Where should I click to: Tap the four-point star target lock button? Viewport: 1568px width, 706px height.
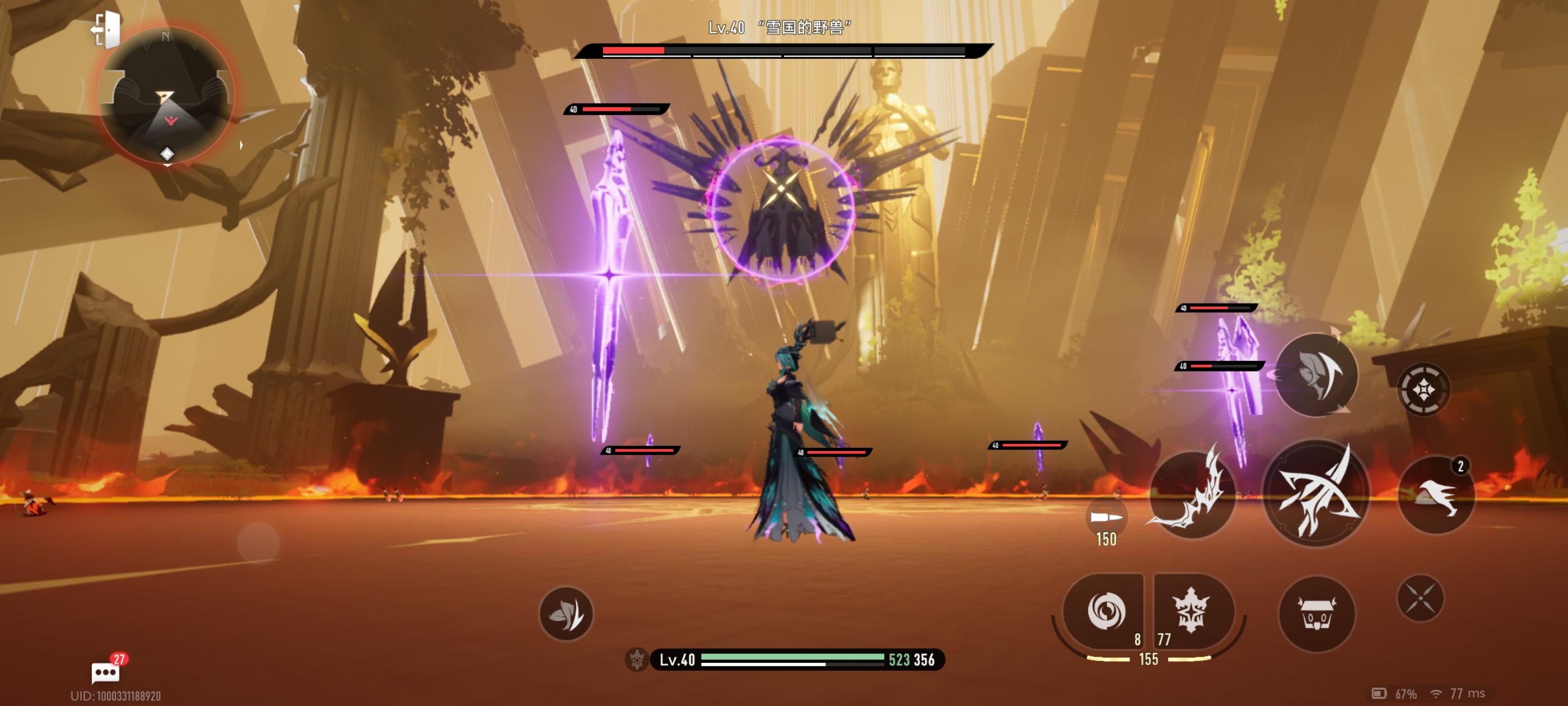(x=1423, y=389)
